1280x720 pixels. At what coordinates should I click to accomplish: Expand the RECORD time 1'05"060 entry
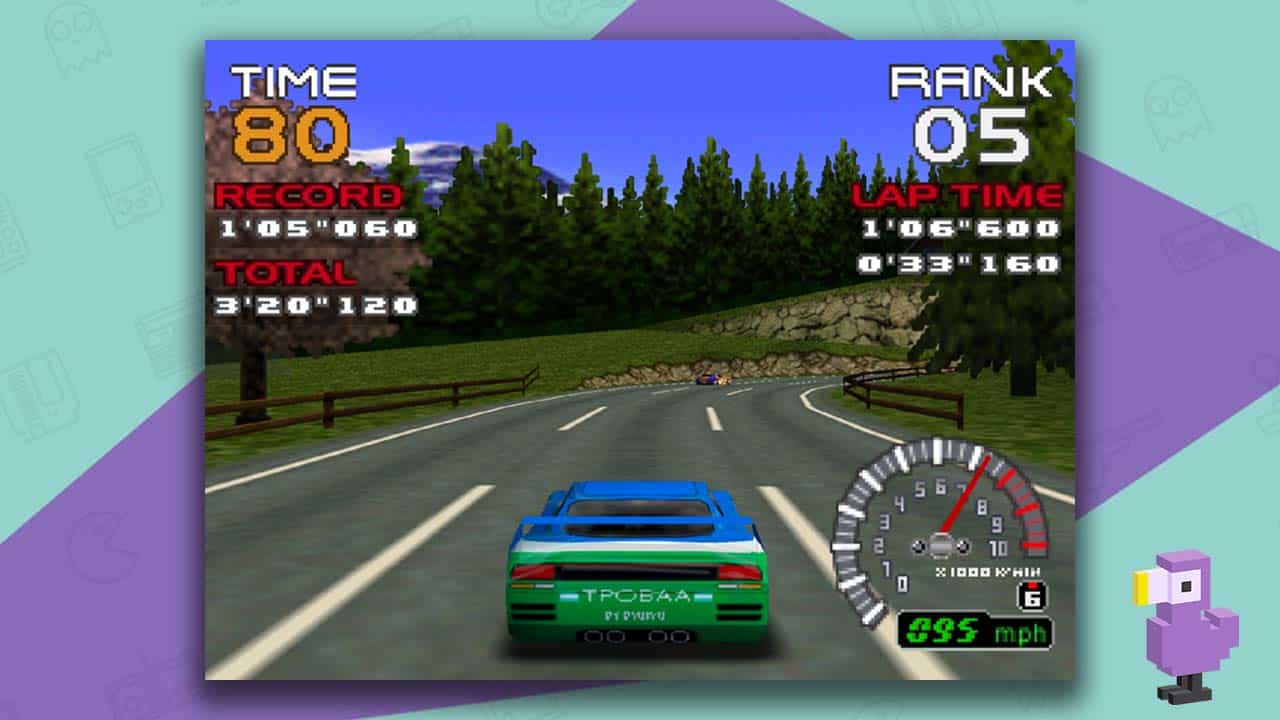315,229
